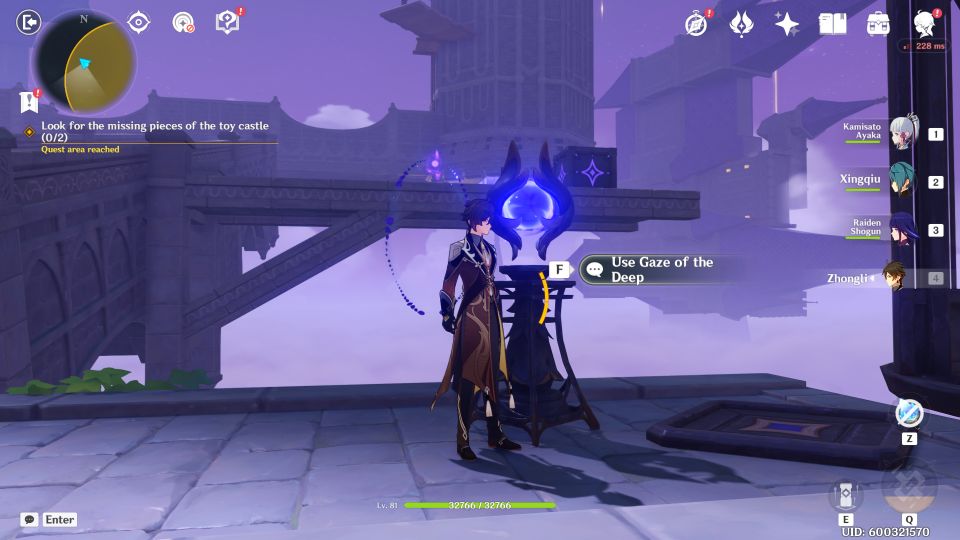
Task: Switch to Xingqiu in the party
Action: click(902, 181)
